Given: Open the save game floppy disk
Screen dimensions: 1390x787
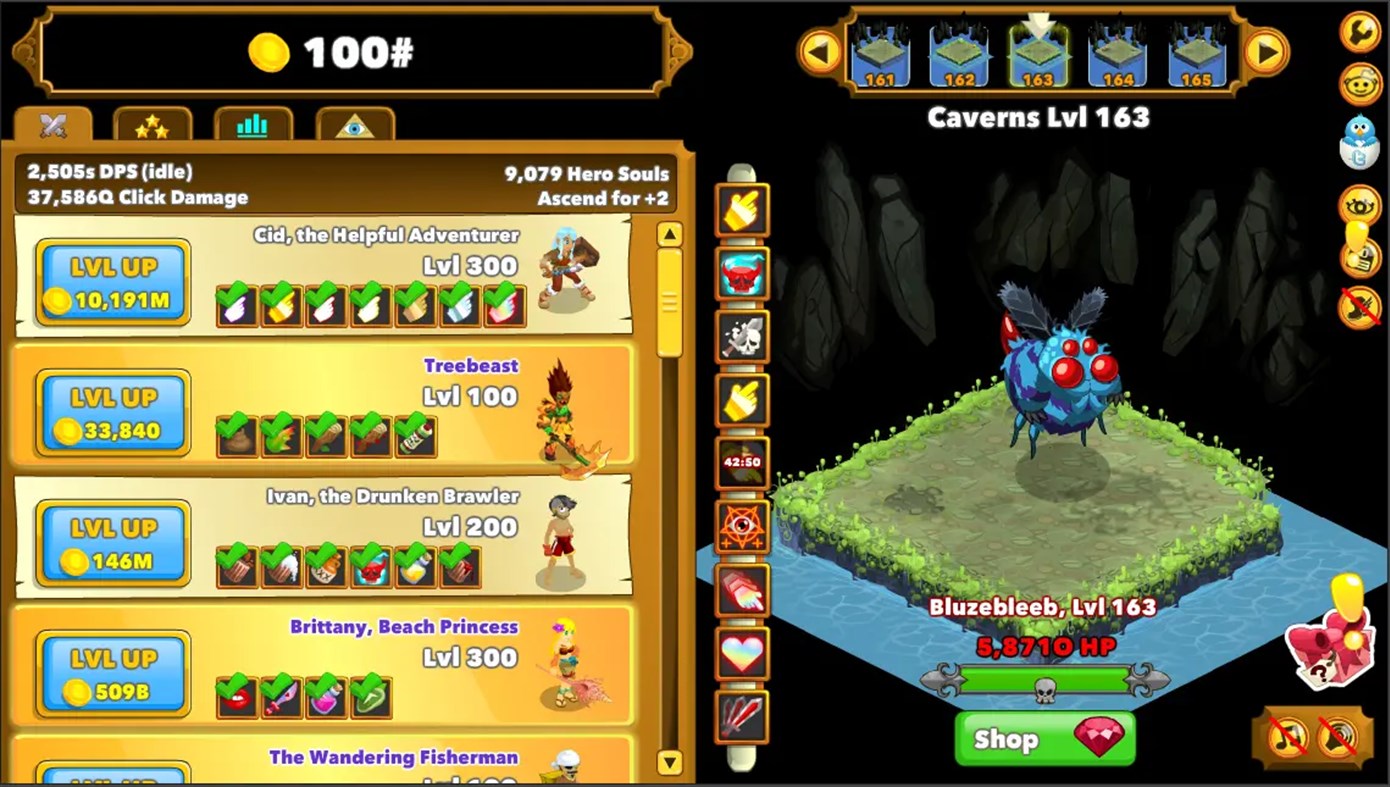Looking at the screenshot, I should (1359, 260).
